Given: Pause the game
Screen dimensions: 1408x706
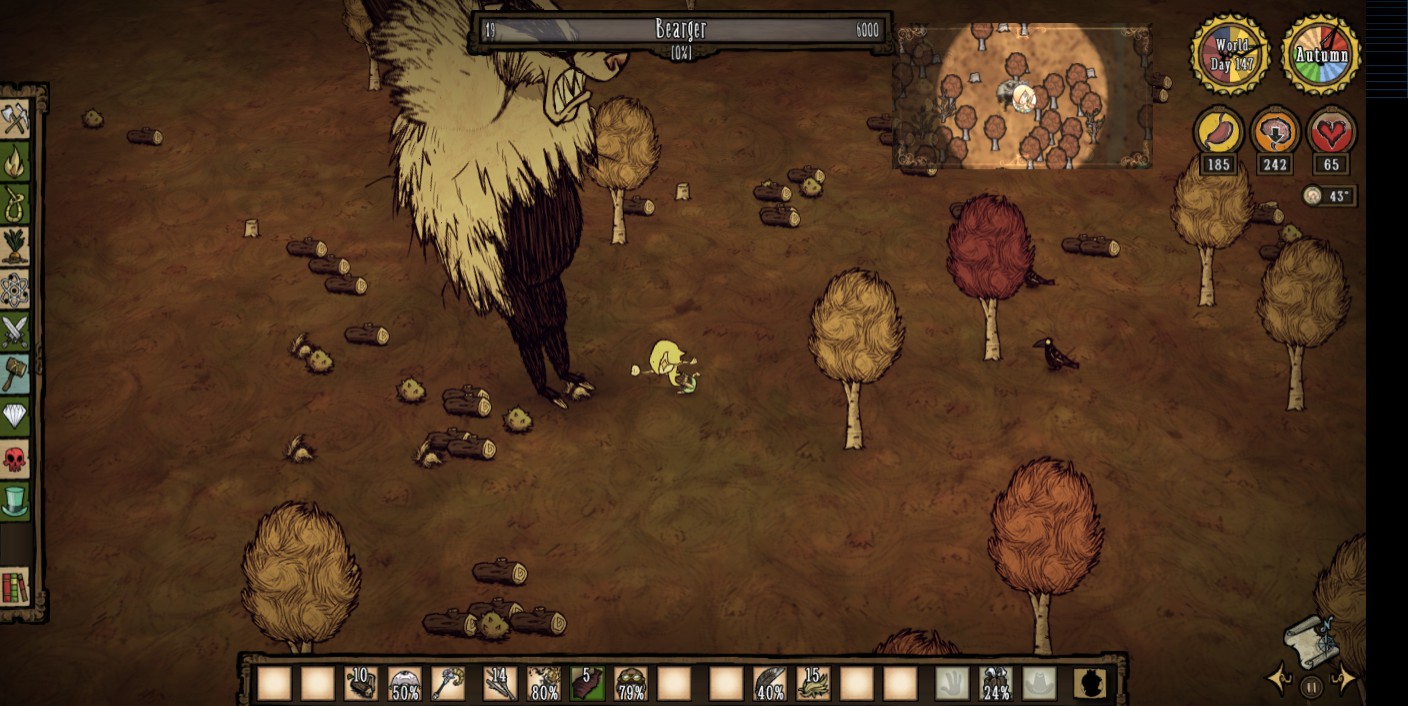Looking at the screenshot, I should pyautogui.click(x=1312, y=686).
